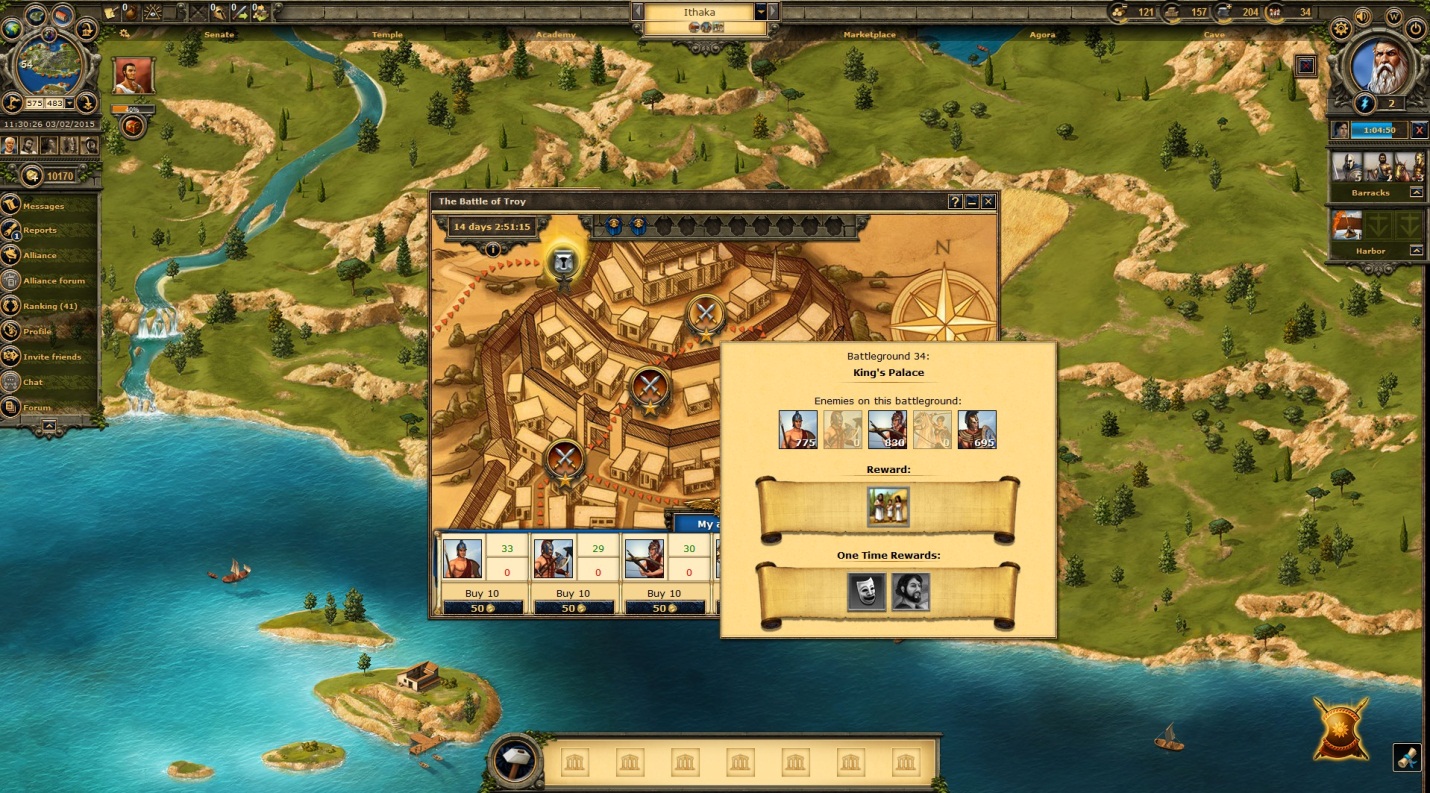Open the Messages menu
1430x793 pixels.
pos(44,206)
